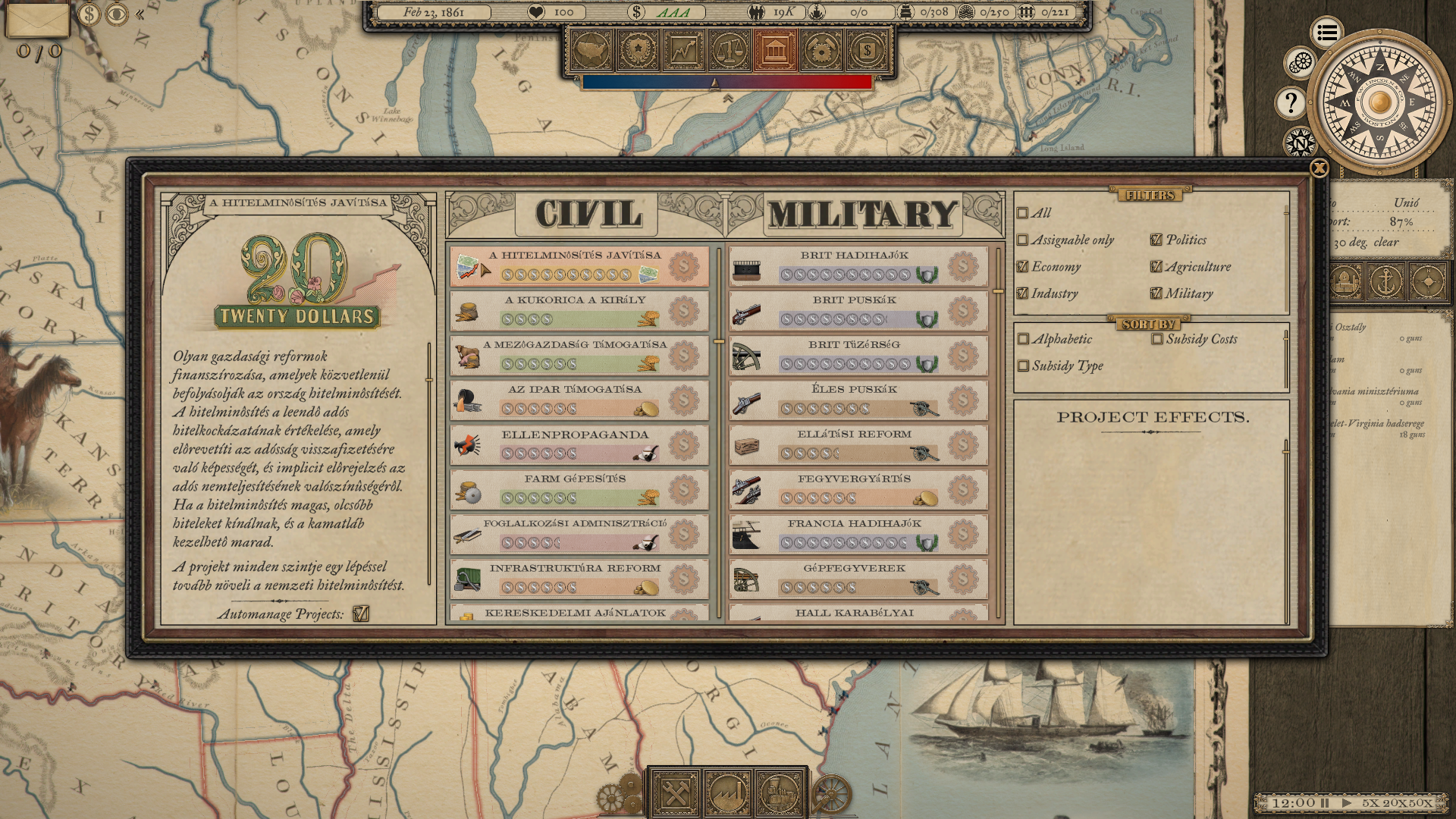Toggle the All filter checkbox

click(x=1022, y=213)
